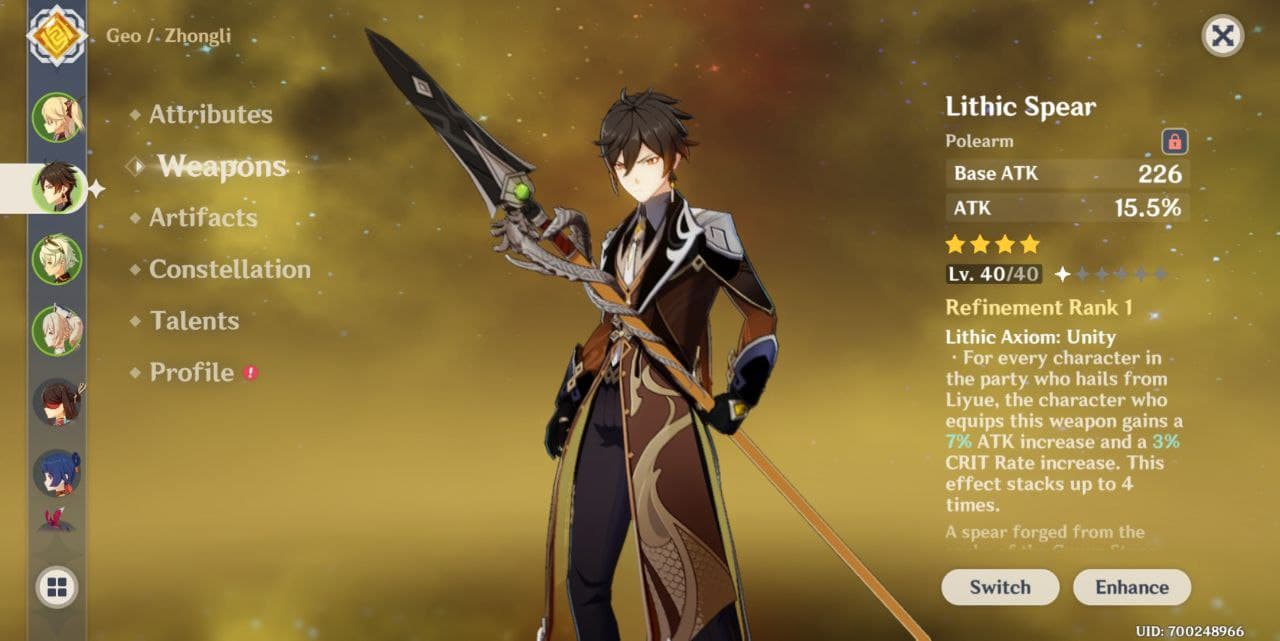The image size is (1280, 641).
Task: Toggle the Lithic Spear lock icon
Action: click(1174, 141)
